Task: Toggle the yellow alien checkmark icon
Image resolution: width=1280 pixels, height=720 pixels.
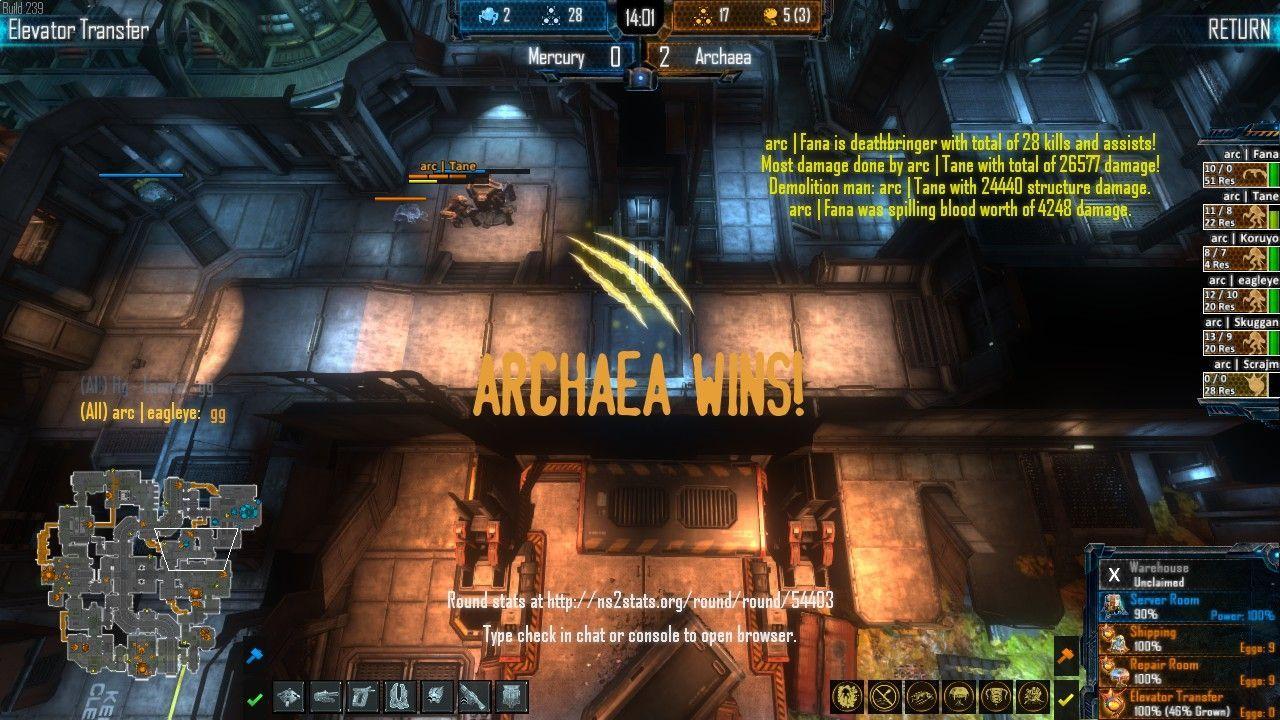Action: 1066,698
